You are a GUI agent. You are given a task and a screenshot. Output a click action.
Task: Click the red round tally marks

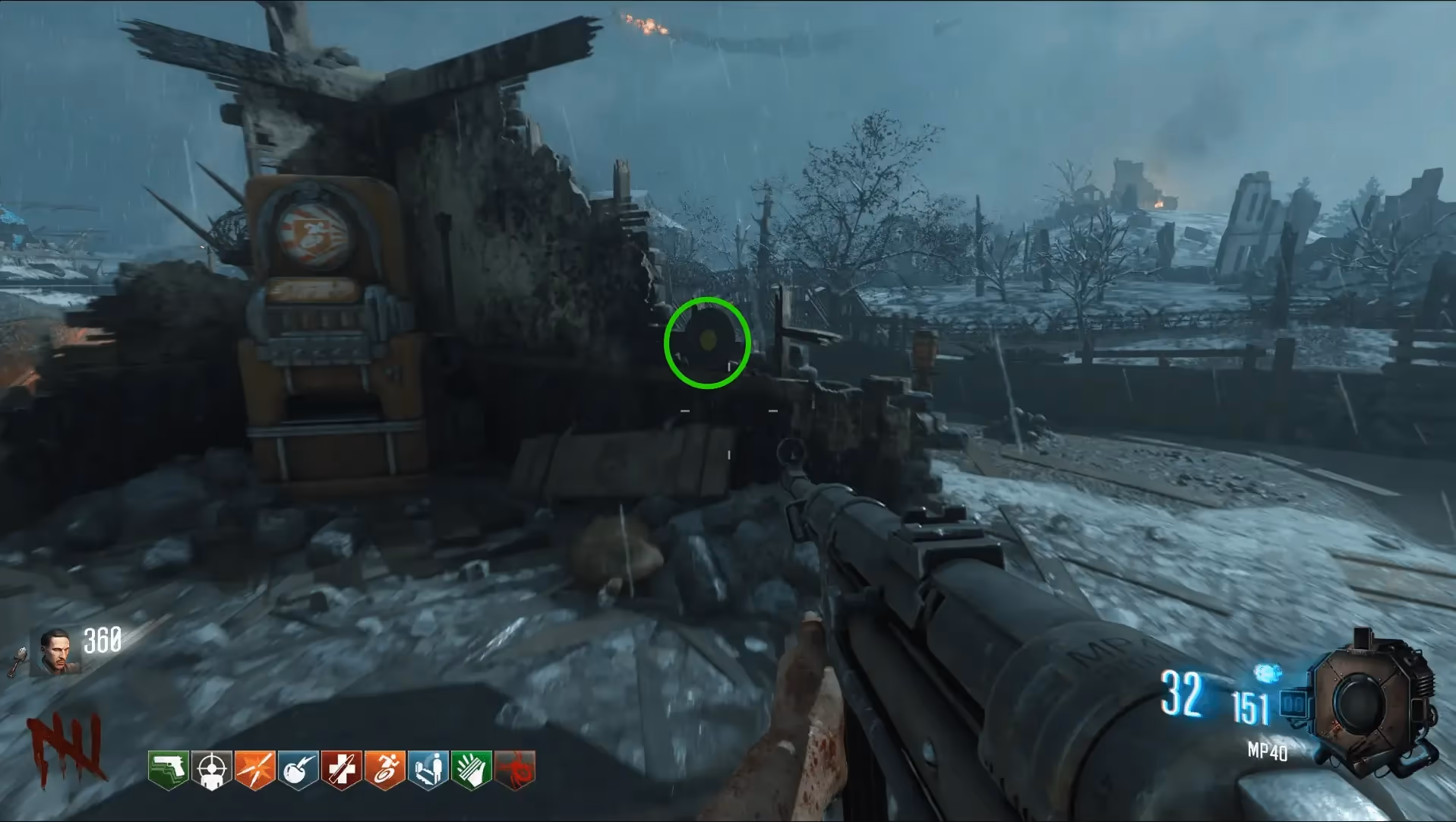coord(66,748)
